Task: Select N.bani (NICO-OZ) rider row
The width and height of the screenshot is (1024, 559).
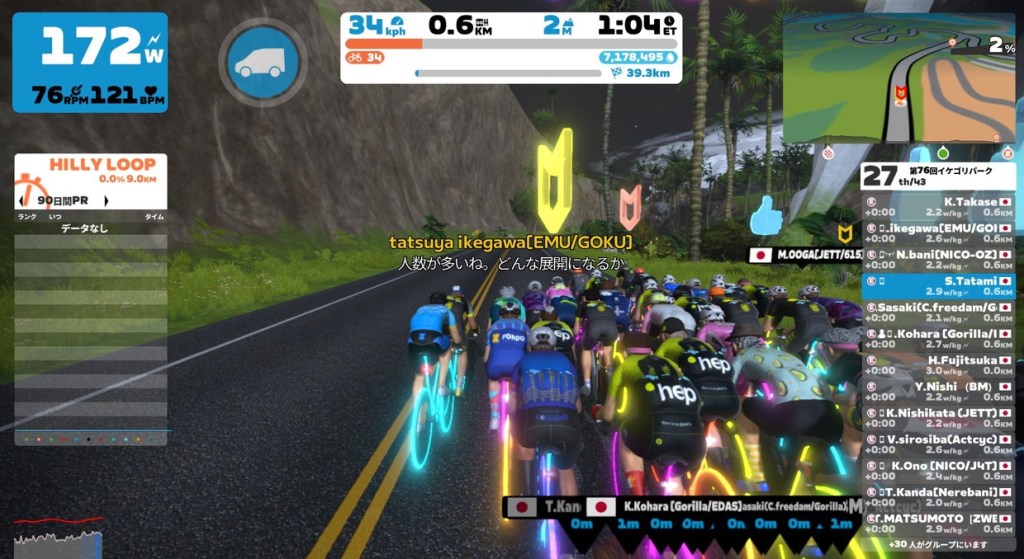Action: click(x=938, y=260)
